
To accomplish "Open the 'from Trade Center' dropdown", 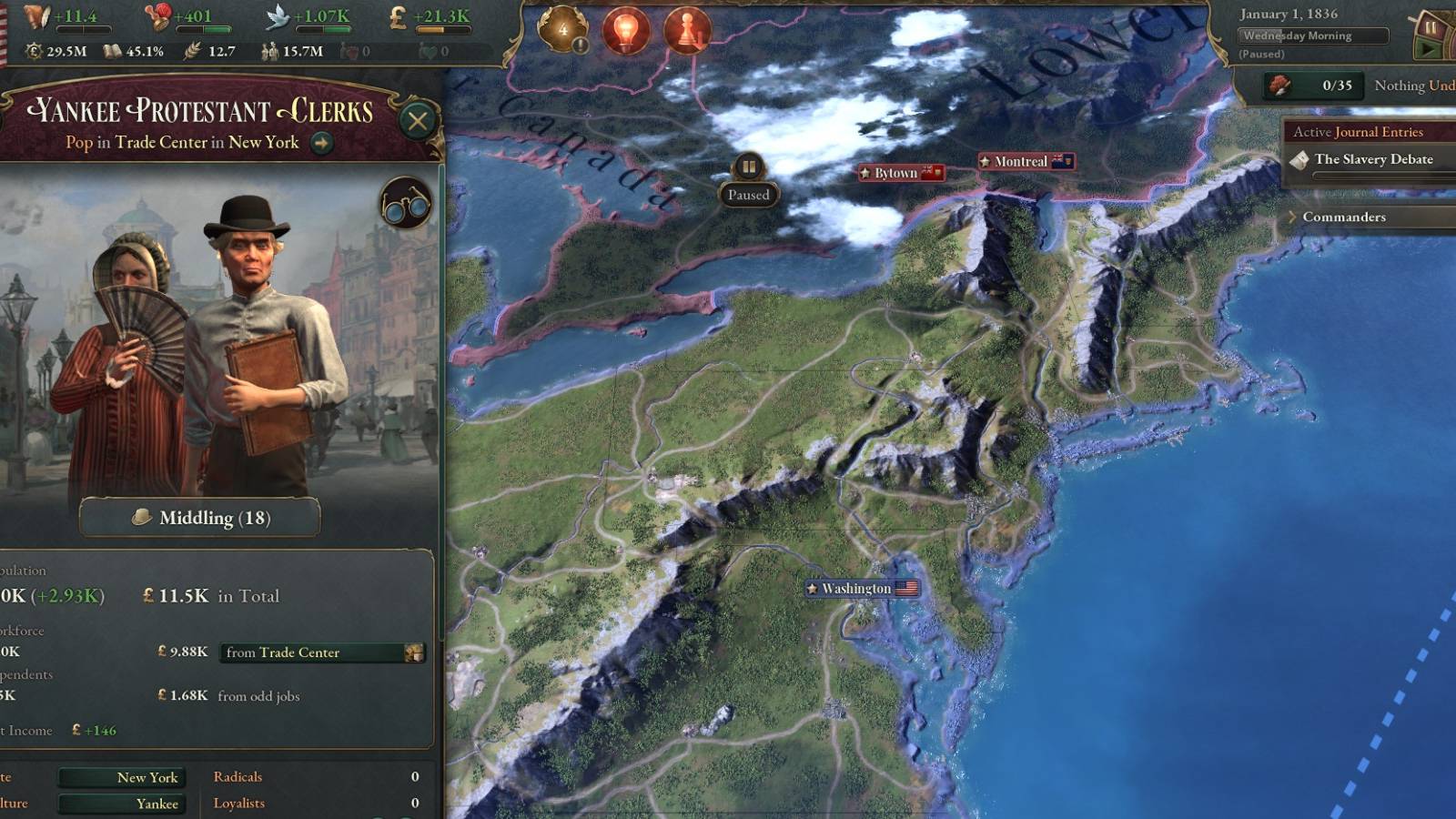I will click(x=320, y=653).
